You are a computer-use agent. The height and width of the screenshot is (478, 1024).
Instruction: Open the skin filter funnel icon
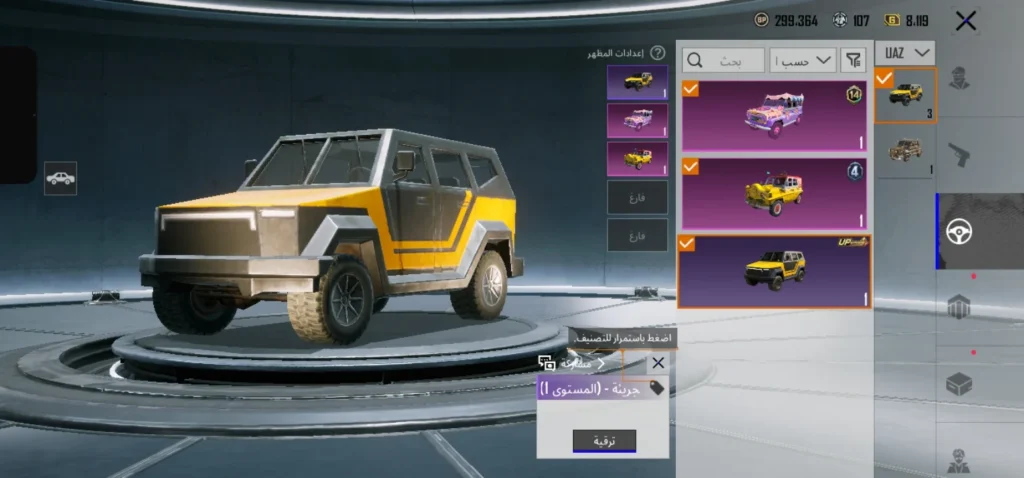click(x=853, y=60)
